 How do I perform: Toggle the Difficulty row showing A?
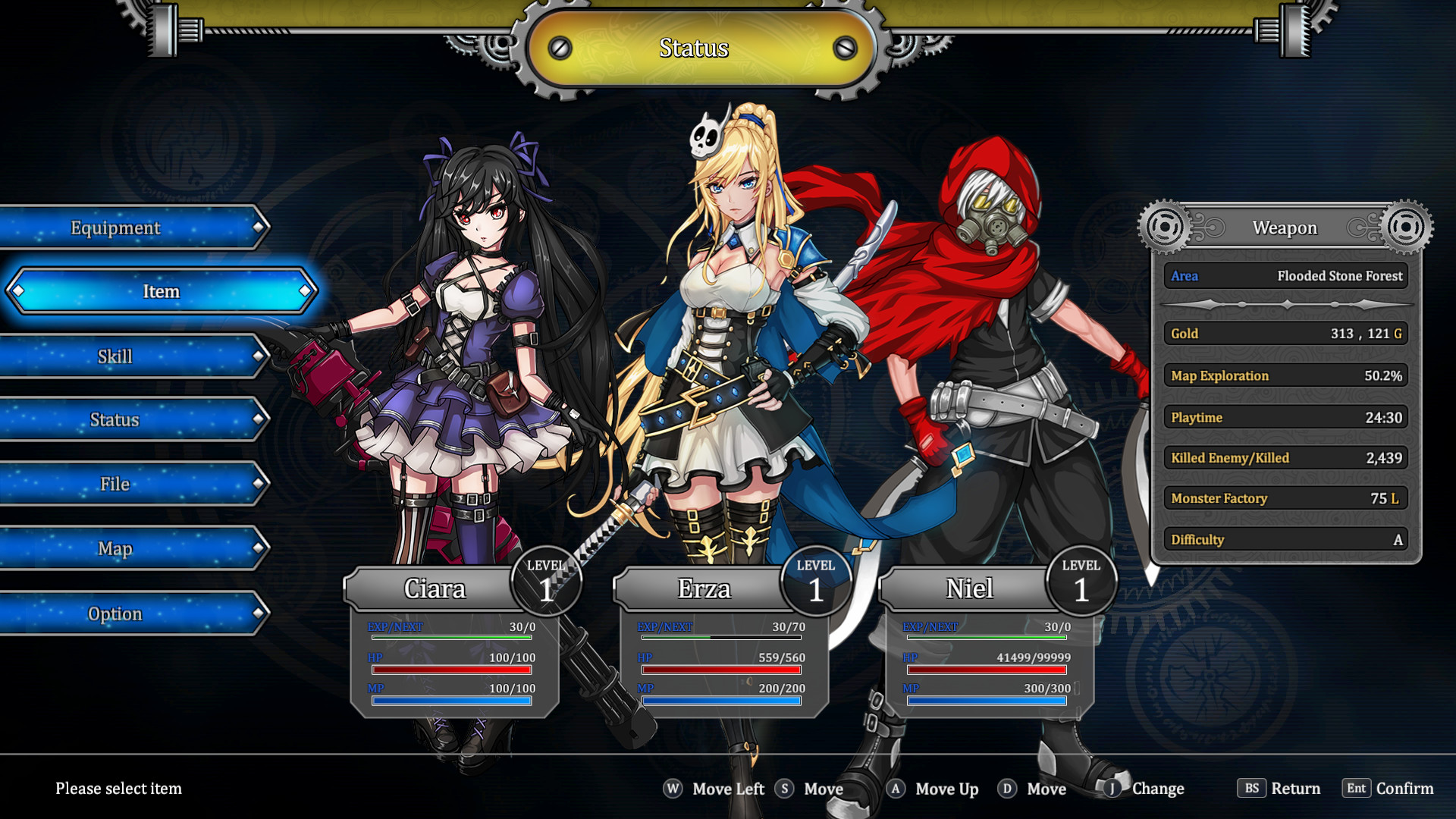coord(1285,539)
